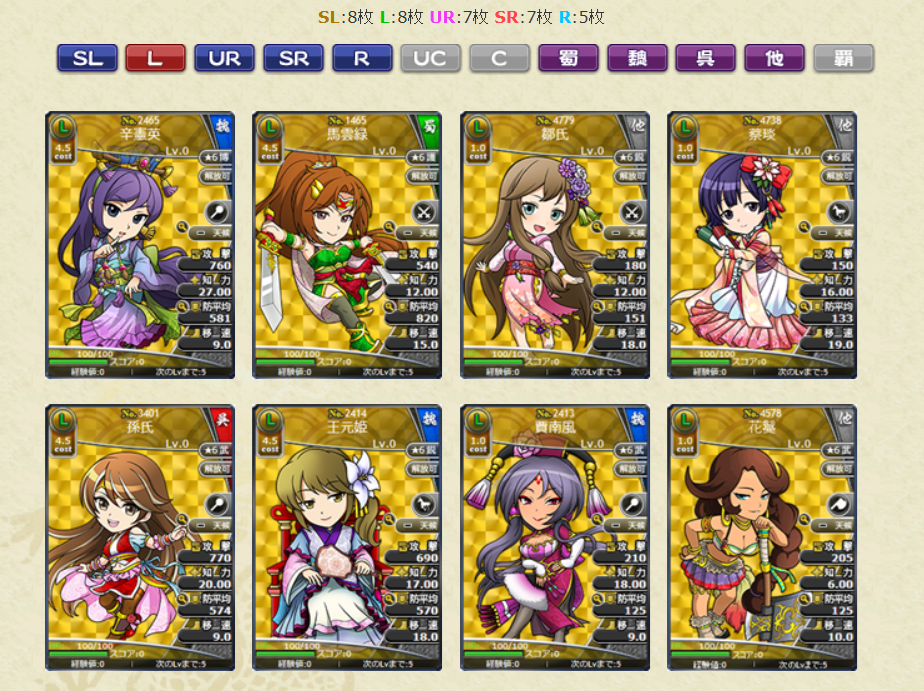Click the greyed 覇 filter button
The height and width of the screenshot is (691, 924).
(843, 58)
